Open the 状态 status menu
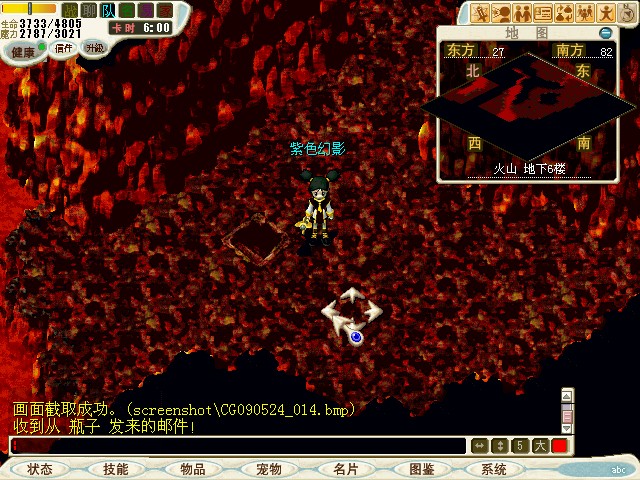The image size is (640, 480). [x=40, y=469]
